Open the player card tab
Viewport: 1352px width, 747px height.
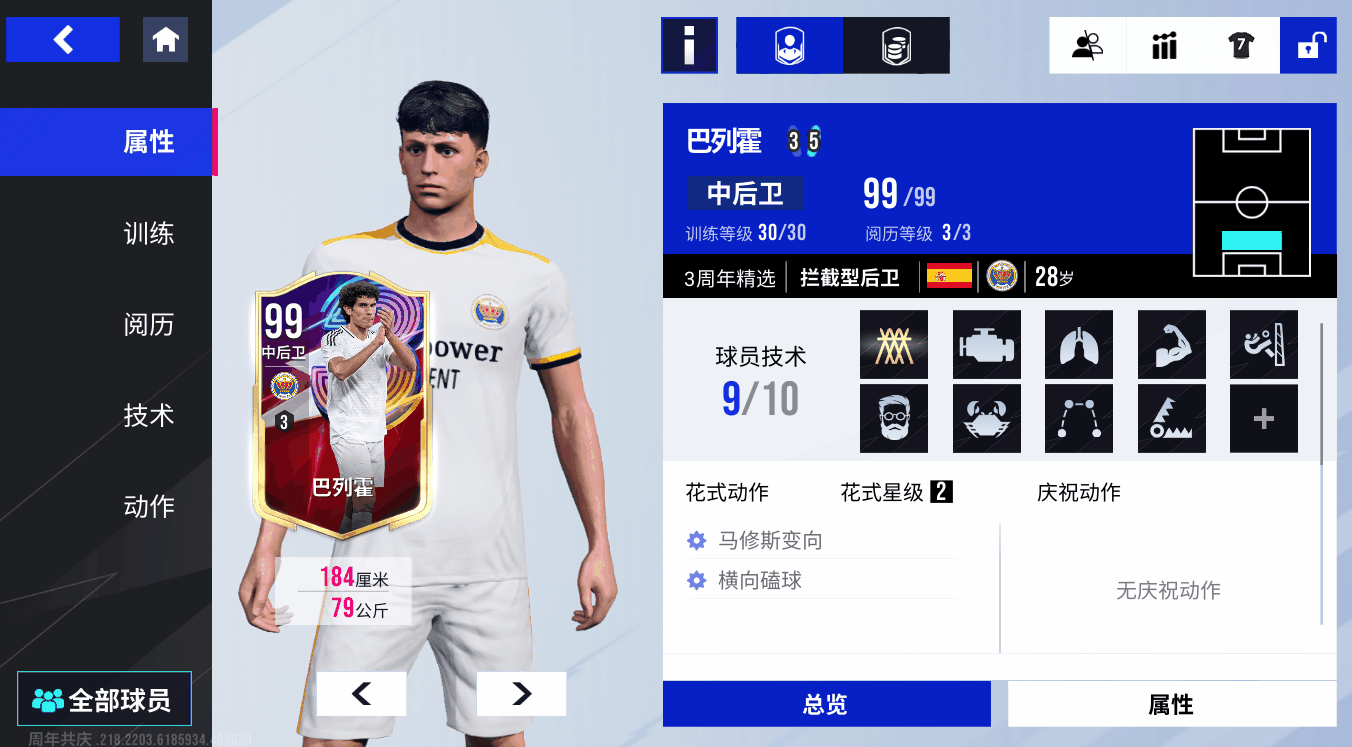(790, 46)
